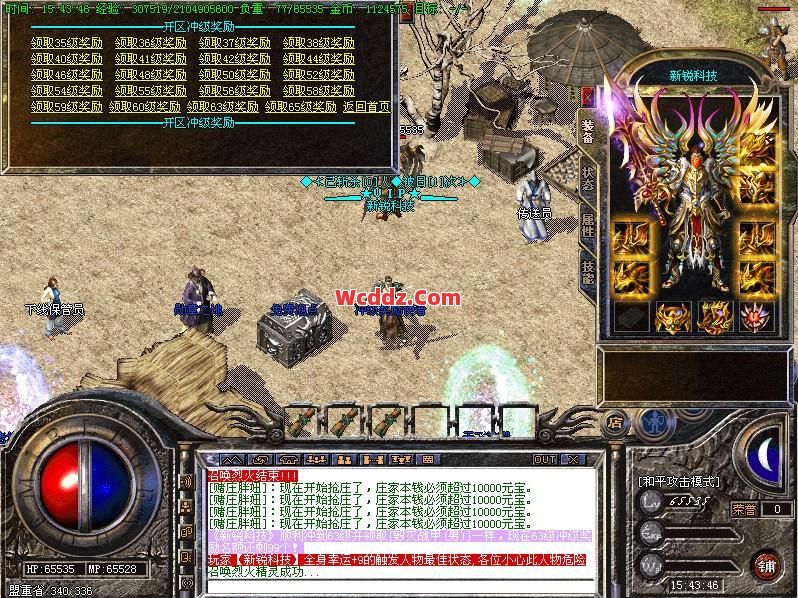The width and height of the screenshot is (798, 598).
Task: Select the 领取42级奖励 reward link
Action: pyautogui.click(x=235, y=59)
